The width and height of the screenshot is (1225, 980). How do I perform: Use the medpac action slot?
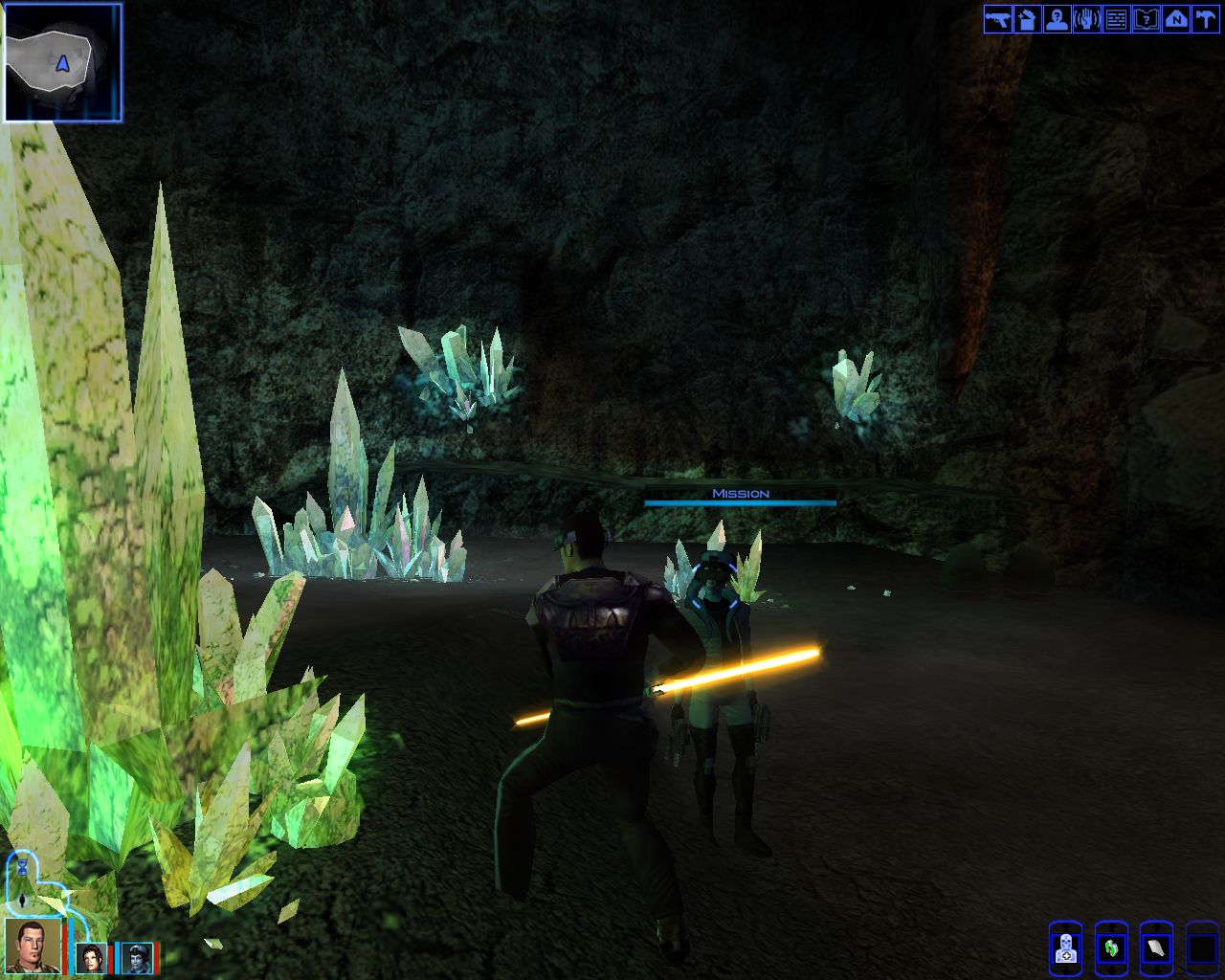tap(1065, 948)
